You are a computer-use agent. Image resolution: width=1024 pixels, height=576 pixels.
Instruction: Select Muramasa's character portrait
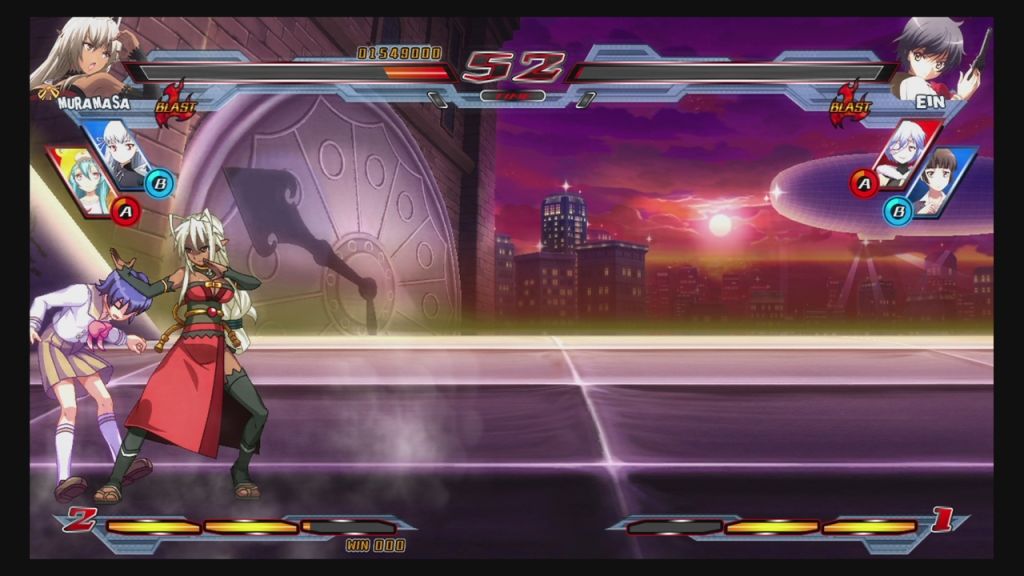coord(78,55)
